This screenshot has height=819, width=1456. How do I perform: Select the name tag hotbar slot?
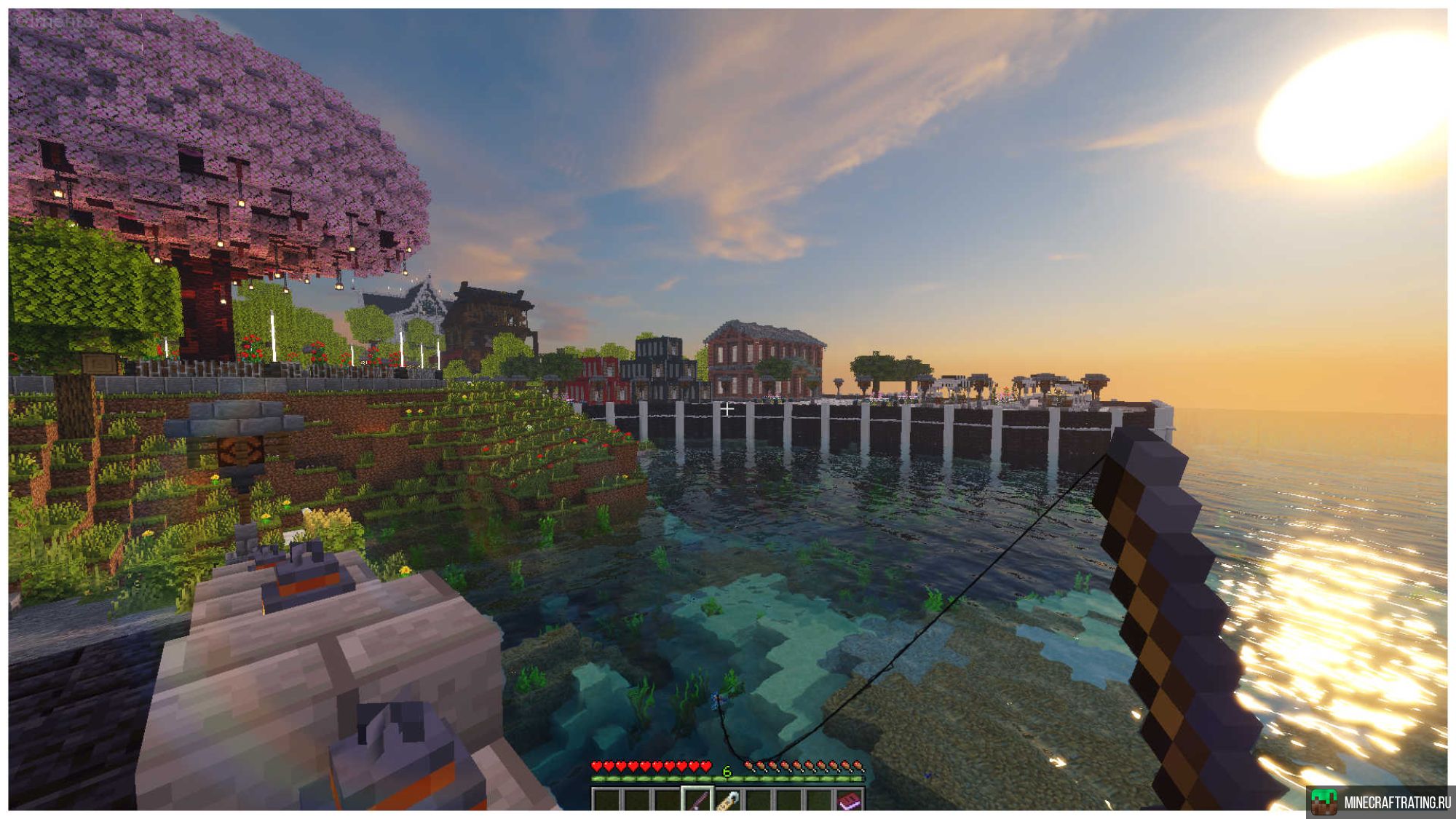[x=727, y=800]
